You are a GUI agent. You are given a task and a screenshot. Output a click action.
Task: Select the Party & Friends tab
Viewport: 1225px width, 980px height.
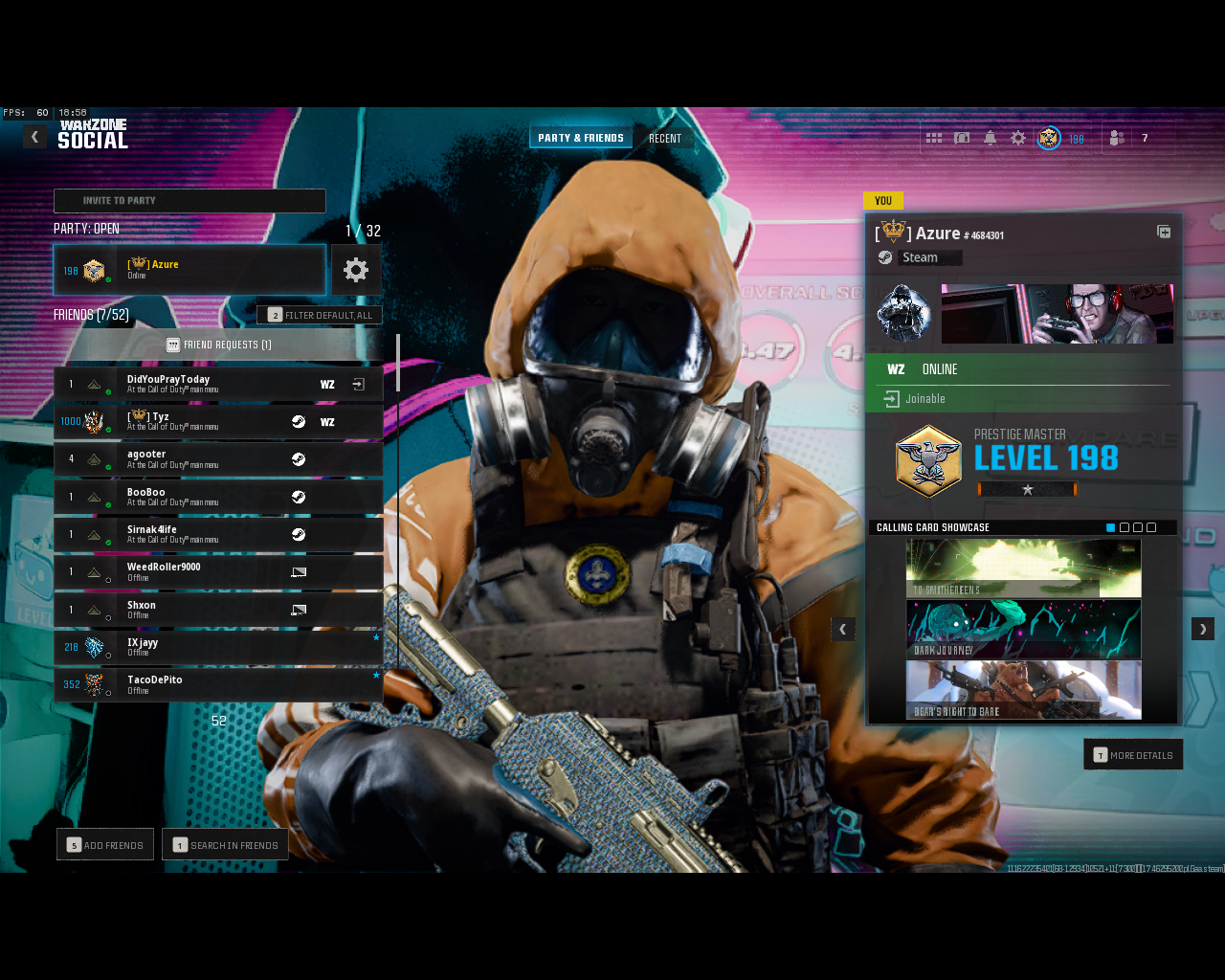[x=581, y=137]
